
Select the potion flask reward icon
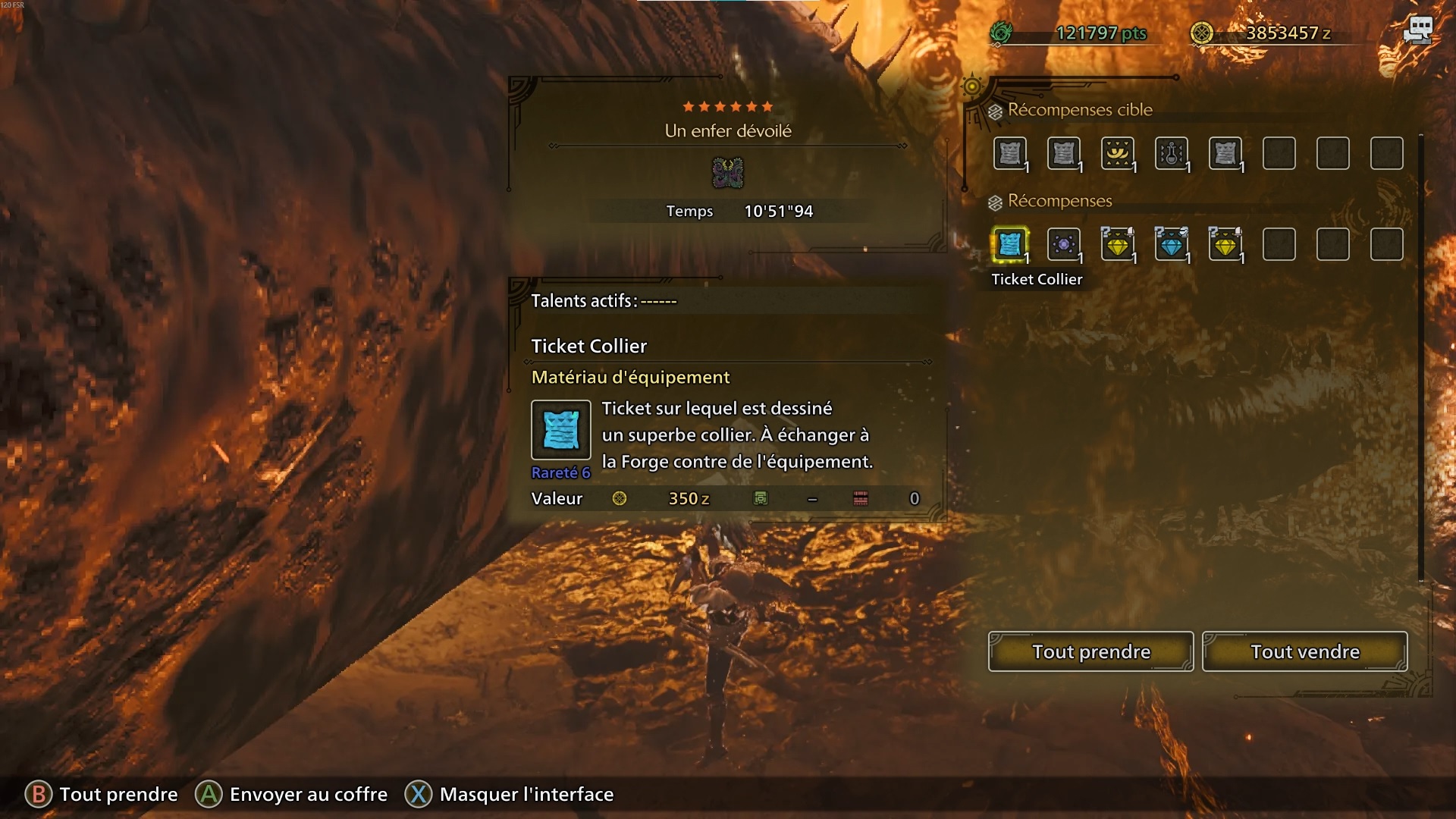click(1172, 152)
